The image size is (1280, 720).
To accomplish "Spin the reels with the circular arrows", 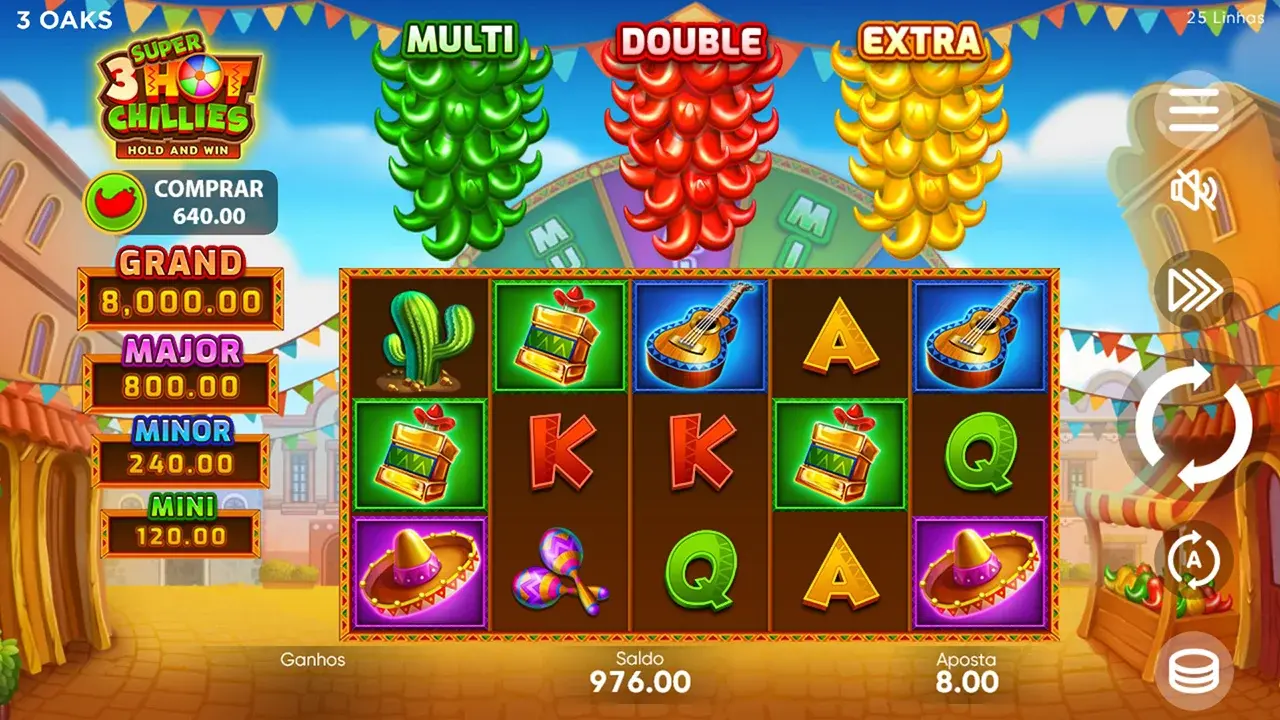I will pos(1194,425).
